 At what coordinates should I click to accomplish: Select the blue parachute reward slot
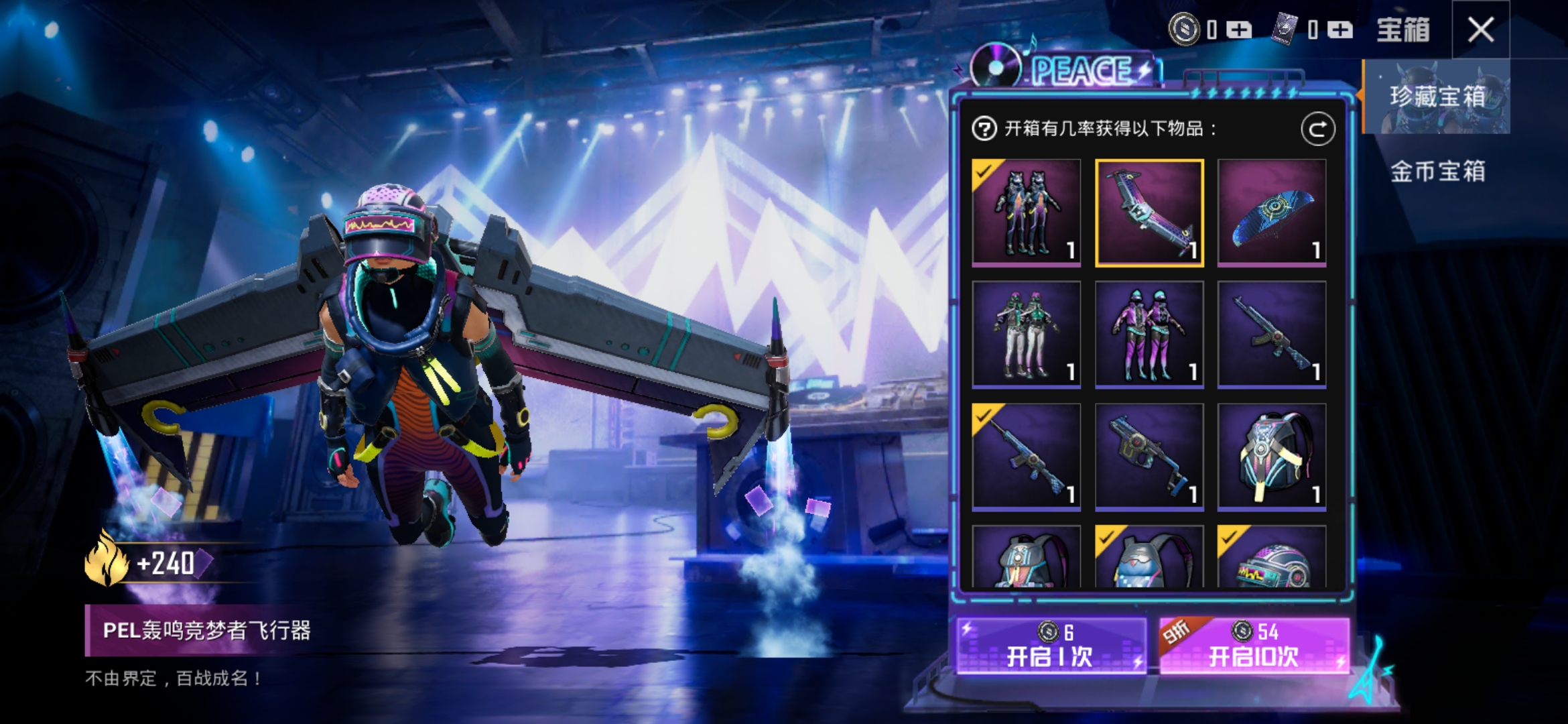point(1271,213)
